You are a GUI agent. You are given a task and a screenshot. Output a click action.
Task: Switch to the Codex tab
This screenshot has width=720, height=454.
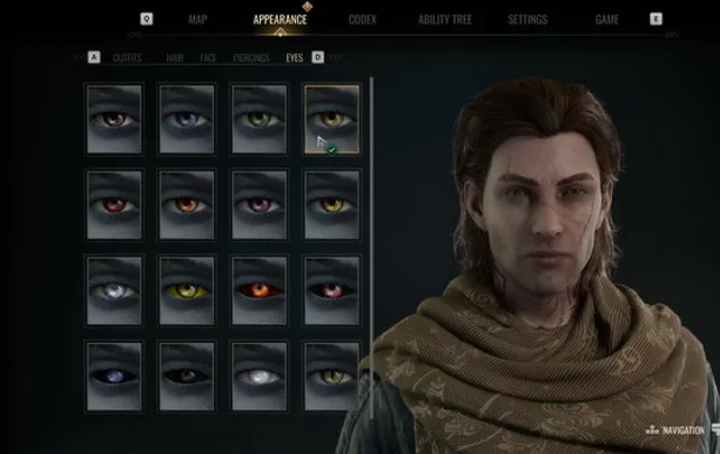pyautogui.click(x=363, y=19)
